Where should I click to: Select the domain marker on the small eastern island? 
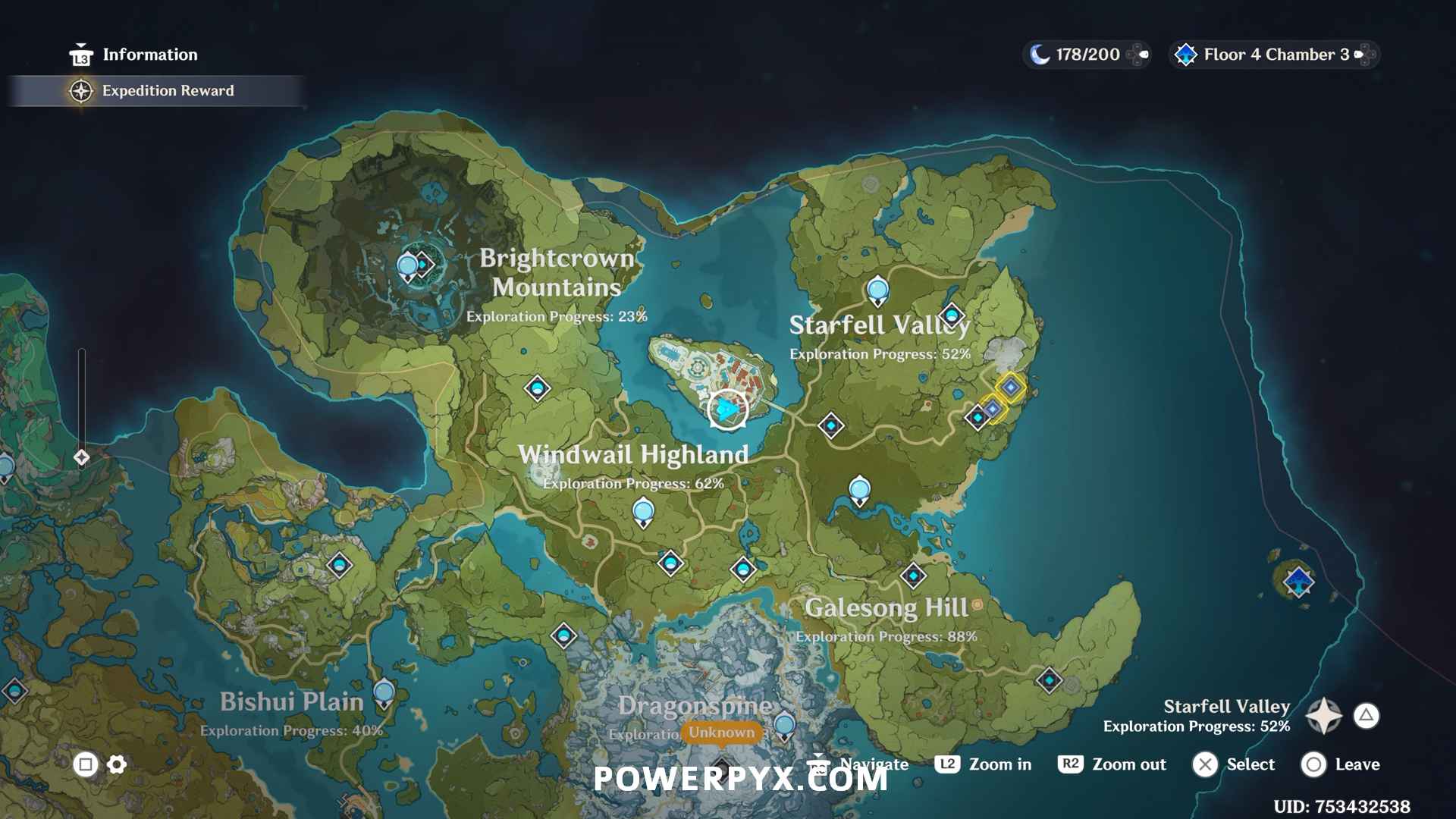pyautogui.click(x=1298, y=582)
